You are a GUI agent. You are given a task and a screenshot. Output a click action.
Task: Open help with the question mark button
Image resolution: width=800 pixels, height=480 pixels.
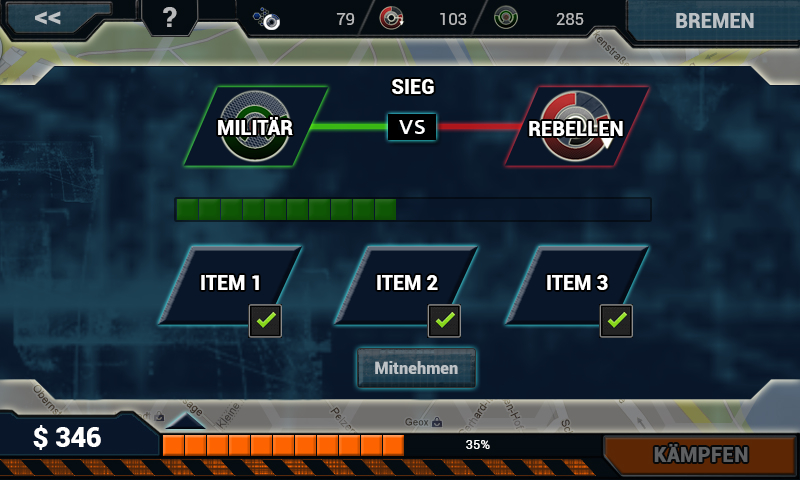coord(169,18)
